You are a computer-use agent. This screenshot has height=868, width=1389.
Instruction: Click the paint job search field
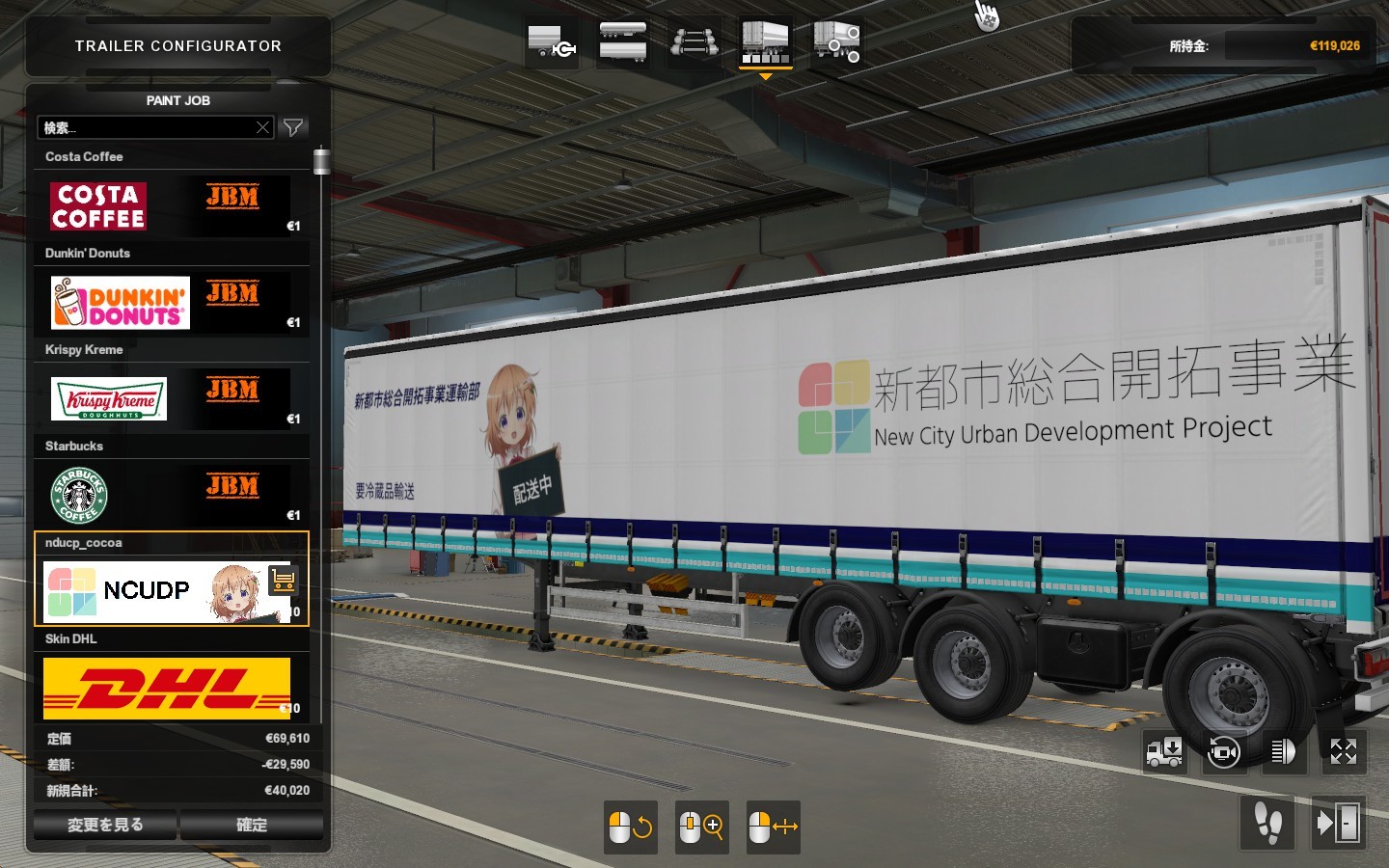click(x=147, y=127)
